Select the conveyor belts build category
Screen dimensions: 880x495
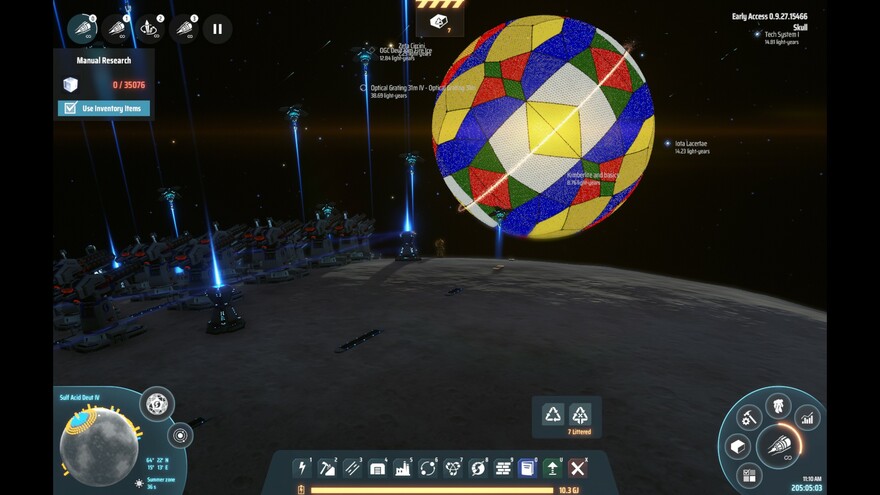point(352,467)
